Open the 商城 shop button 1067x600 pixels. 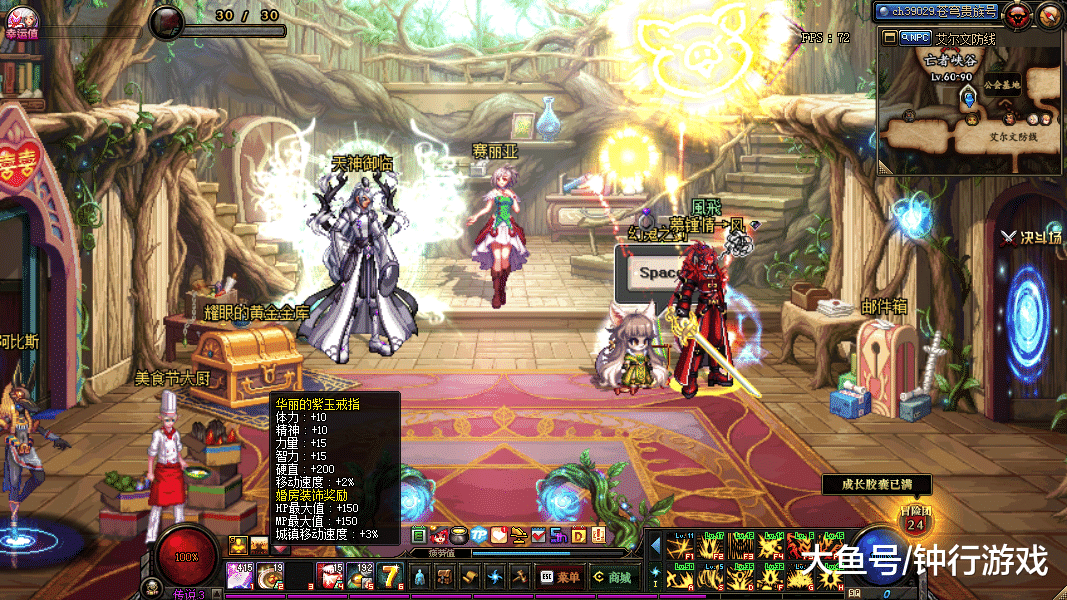point(611,577)
